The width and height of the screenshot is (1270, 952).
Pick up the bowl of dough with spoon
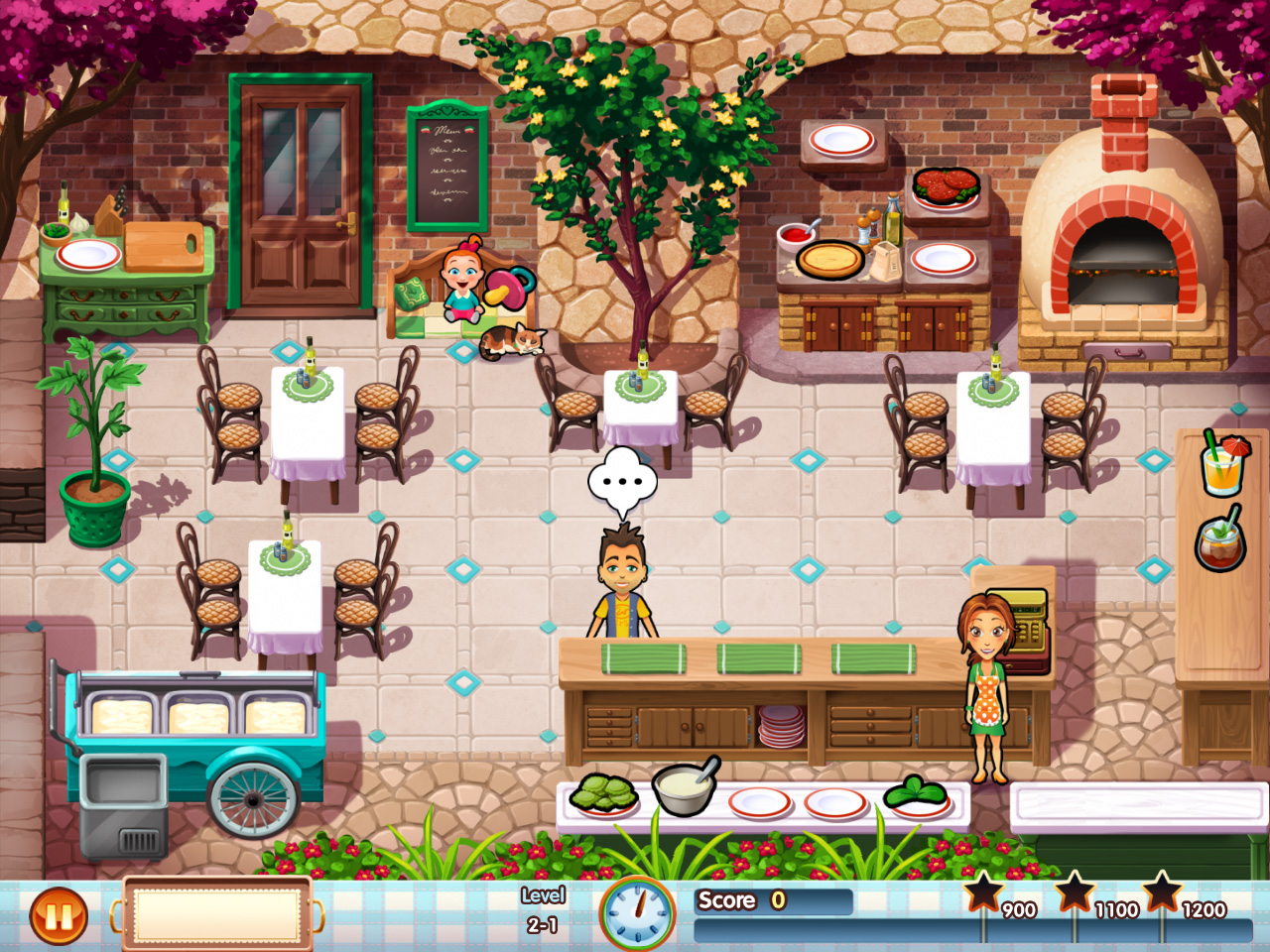[683, 786]
